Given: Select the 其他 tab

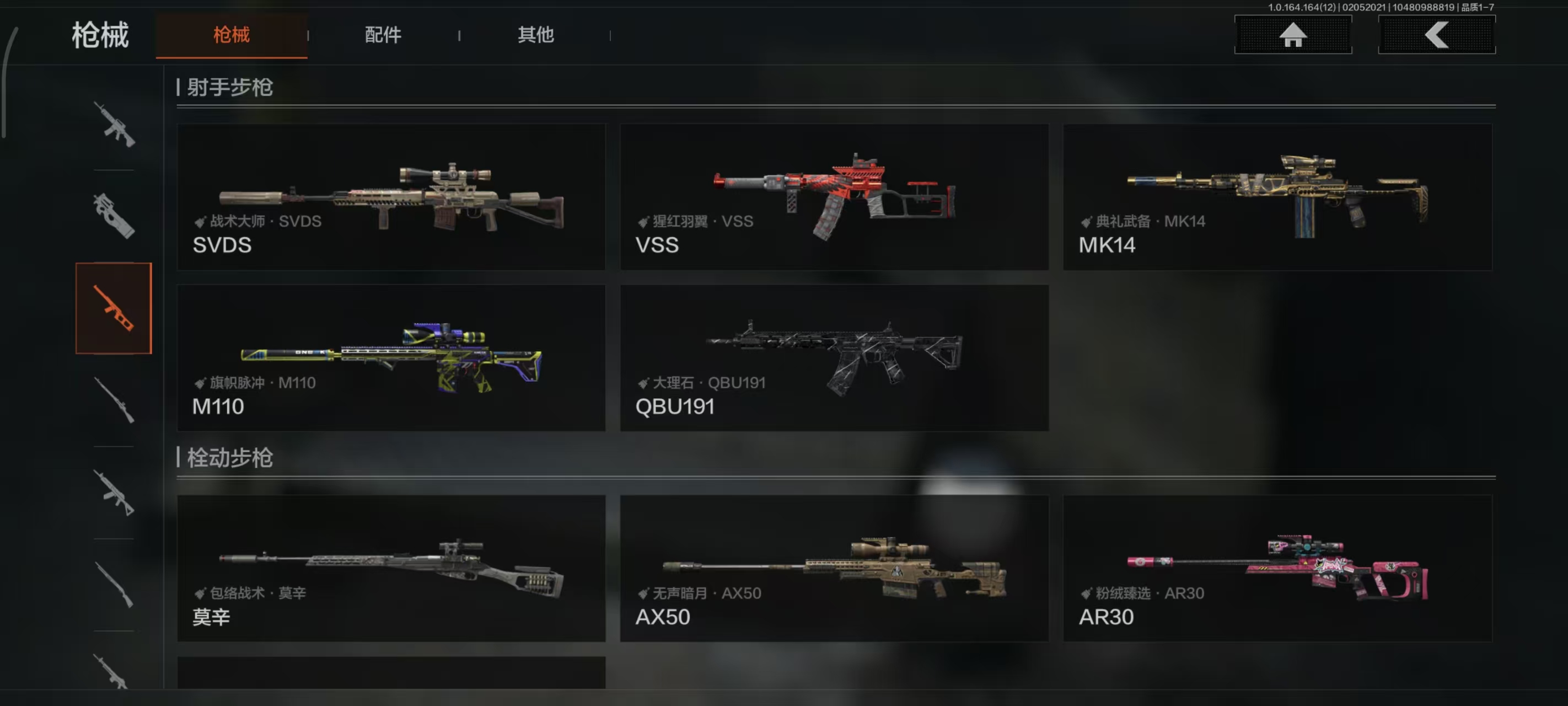Looking at the screenshot, I should pos(536,35).
